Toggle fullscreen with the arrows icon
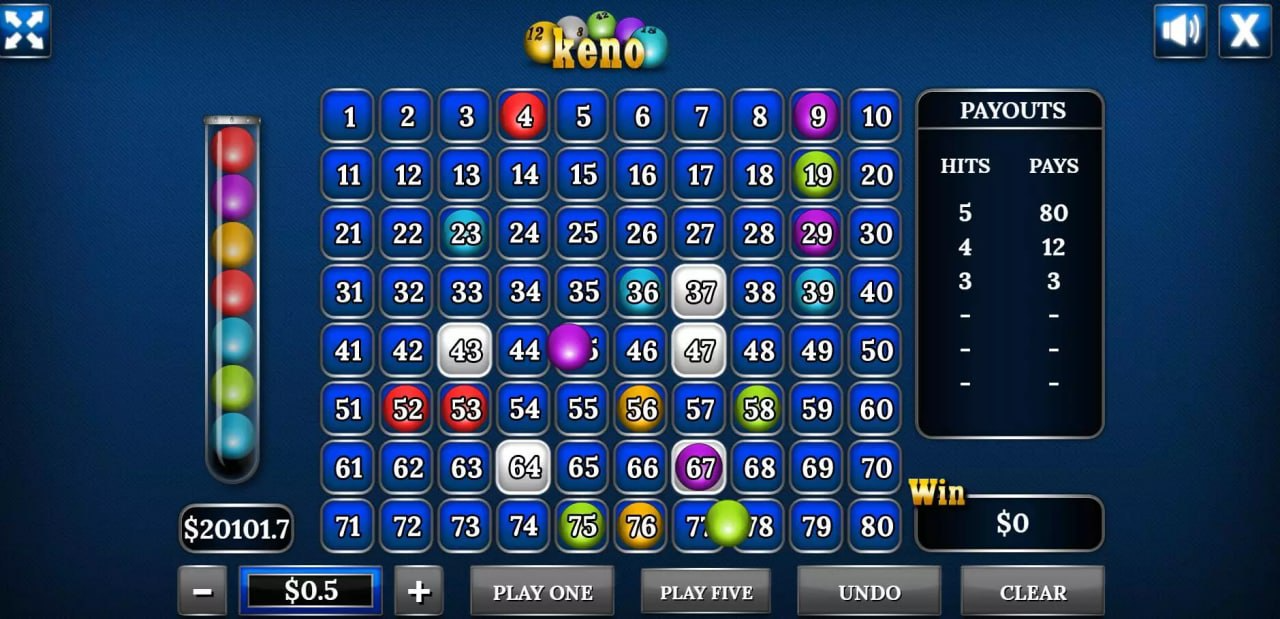 (25, 29)
